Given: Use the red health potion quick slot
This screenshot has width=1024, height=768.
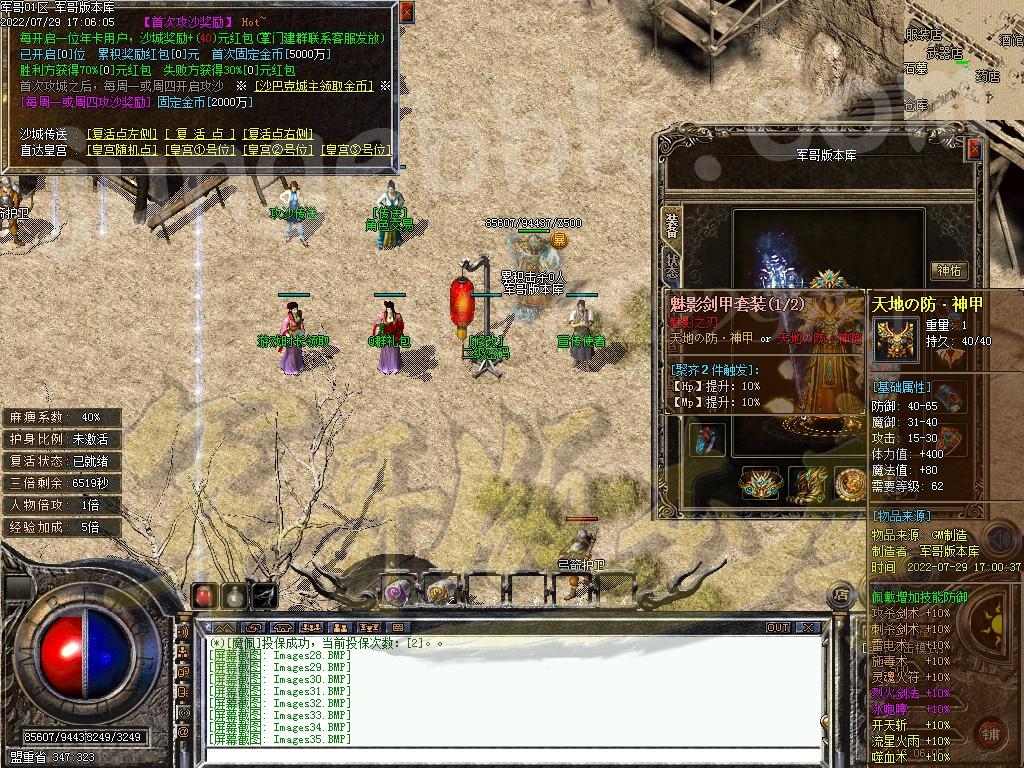Looking at the screenshot, I should (204, 596).
